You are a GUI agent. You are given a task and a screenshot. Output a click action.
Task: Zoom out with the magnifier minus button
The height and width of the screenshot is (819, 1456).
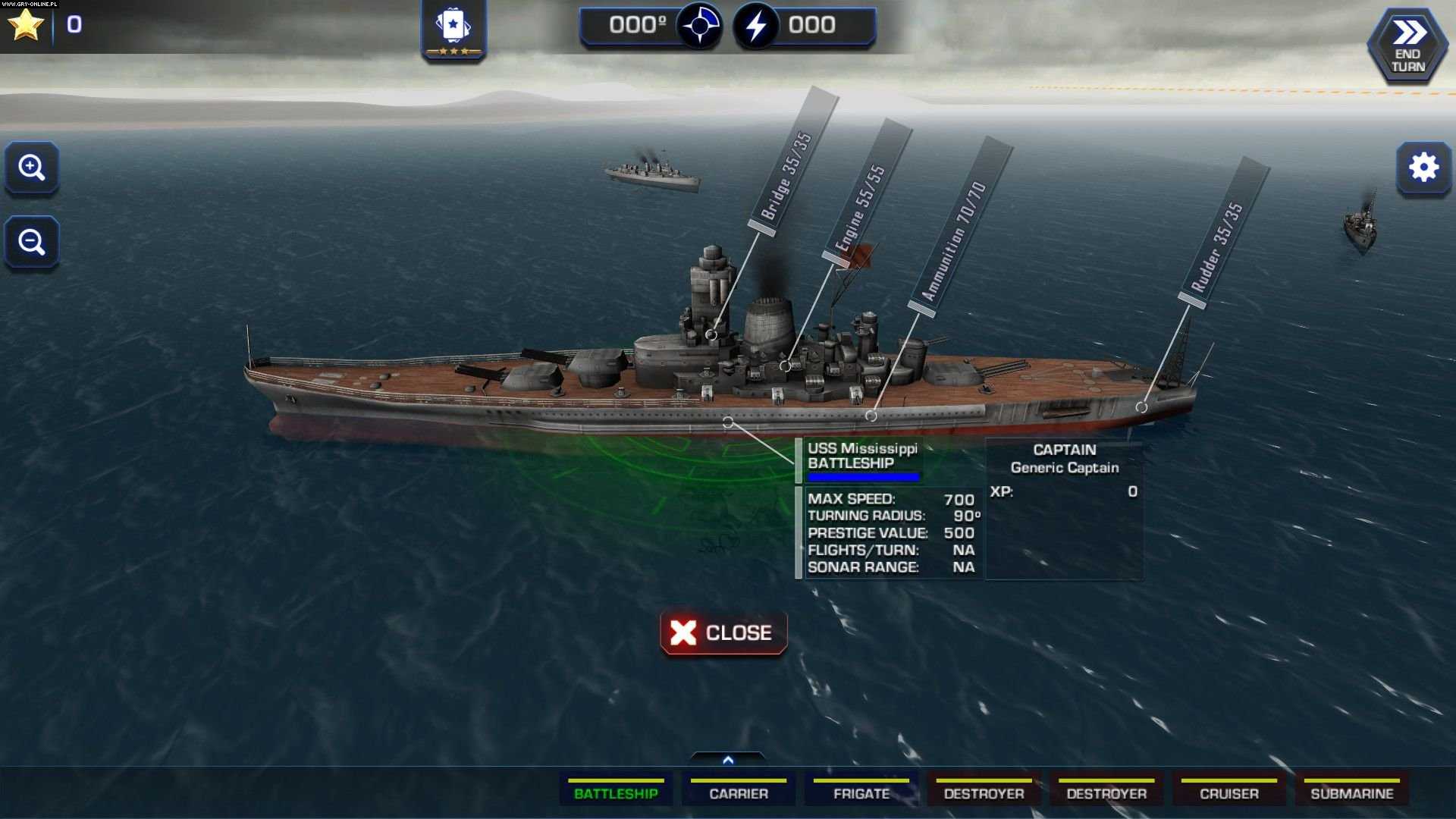(32, 243)
